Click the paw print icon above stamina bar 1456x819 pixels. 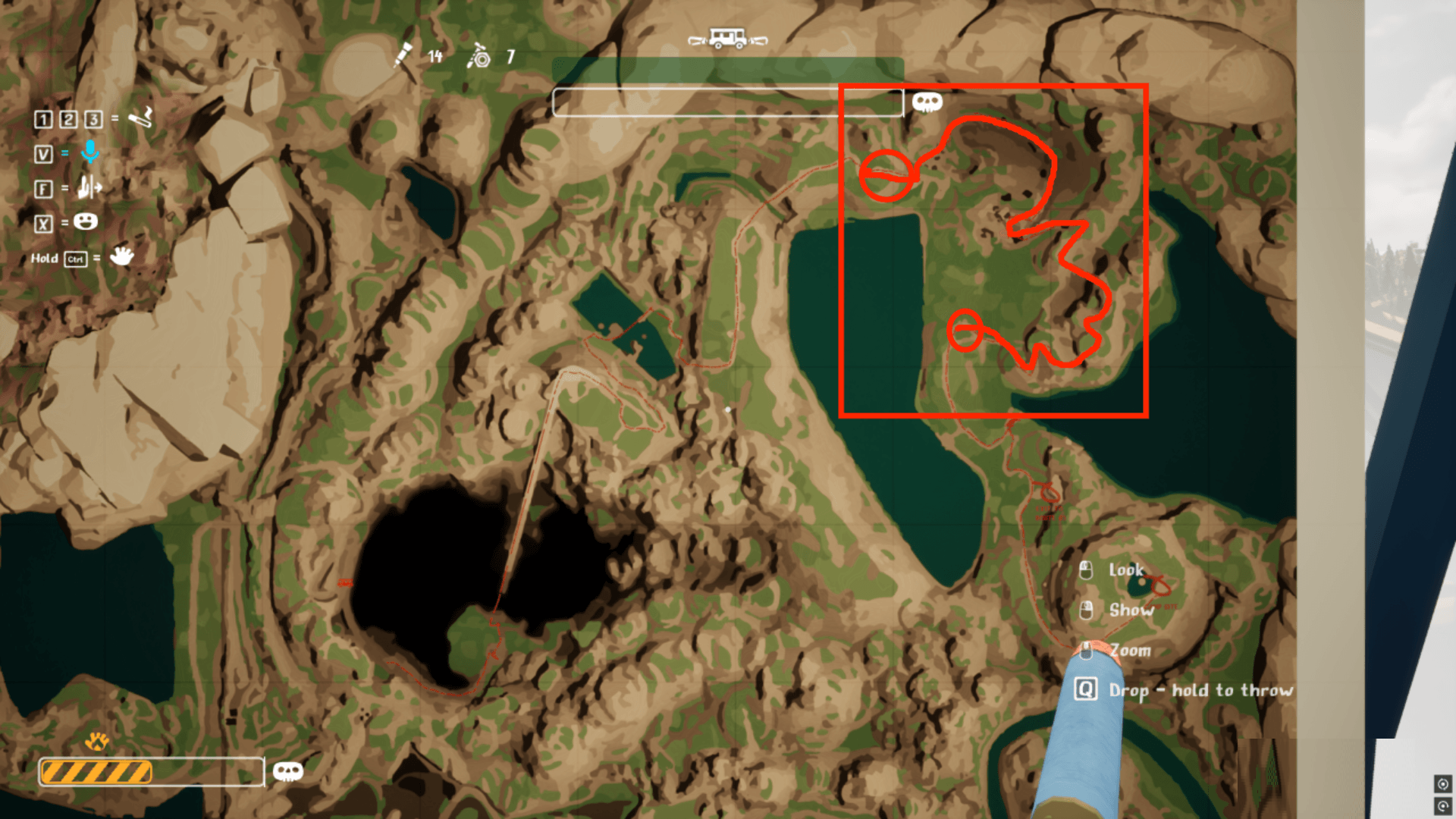97,741
